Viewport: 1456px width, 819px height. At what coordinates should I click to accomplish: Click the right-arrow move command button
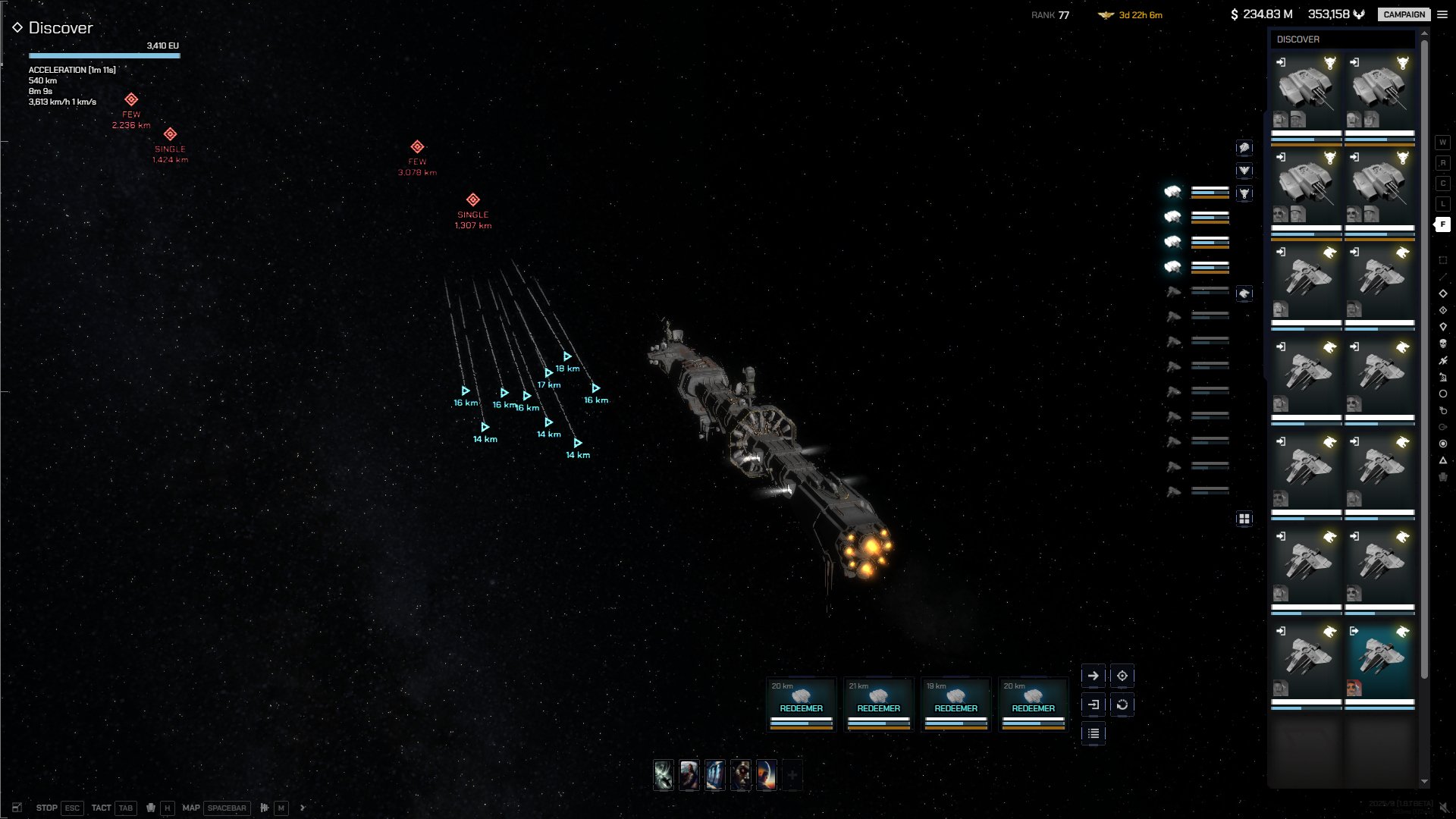(x=1093, y=676)
